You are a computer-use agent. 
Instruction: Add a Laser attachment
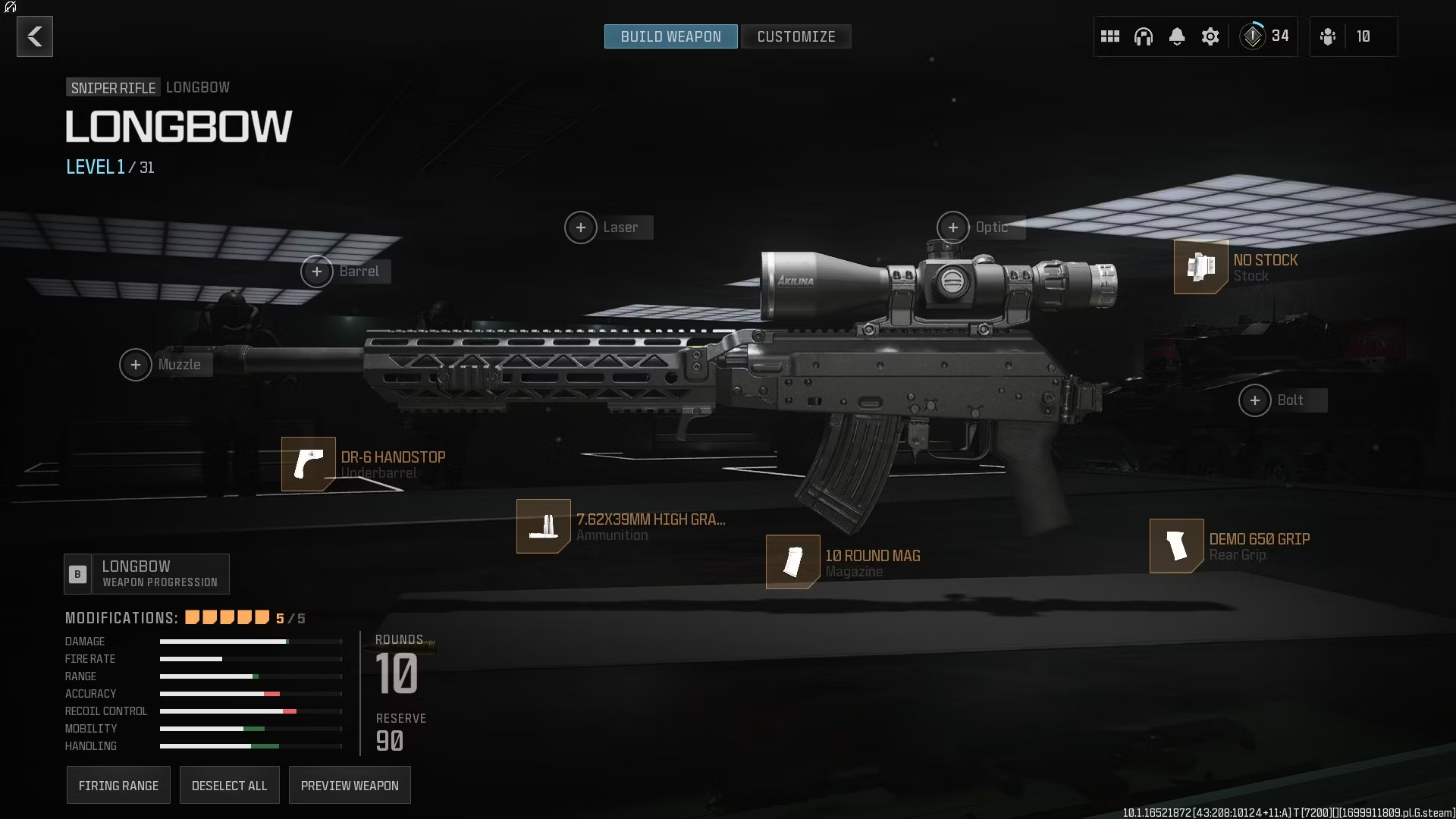pos(581,227)
